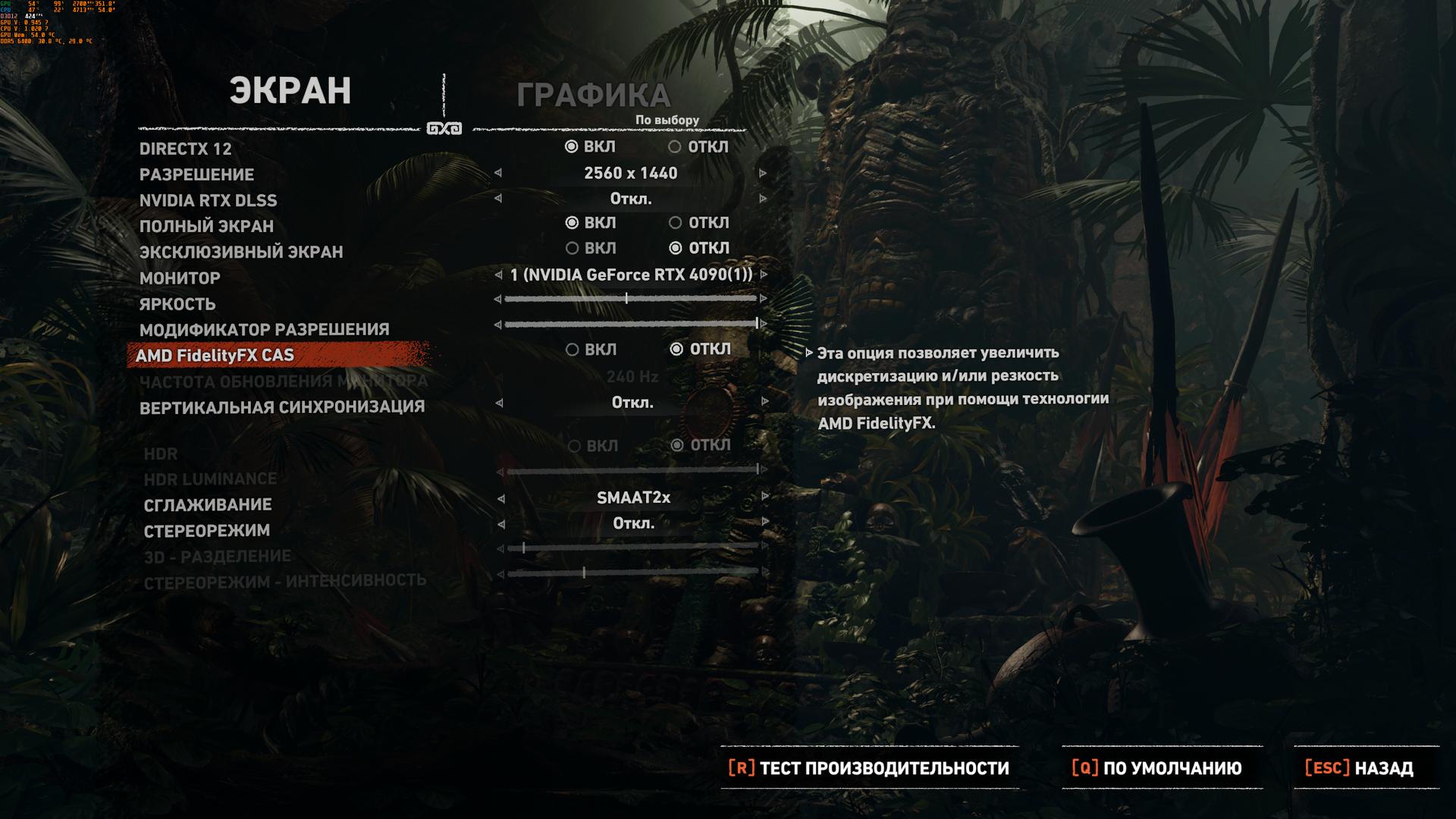The image size is (1456, 819).
Task: Set ПОЛНЫЙ ЭКРАН to ОТКЛ
Action: click(x=675, y=223)
